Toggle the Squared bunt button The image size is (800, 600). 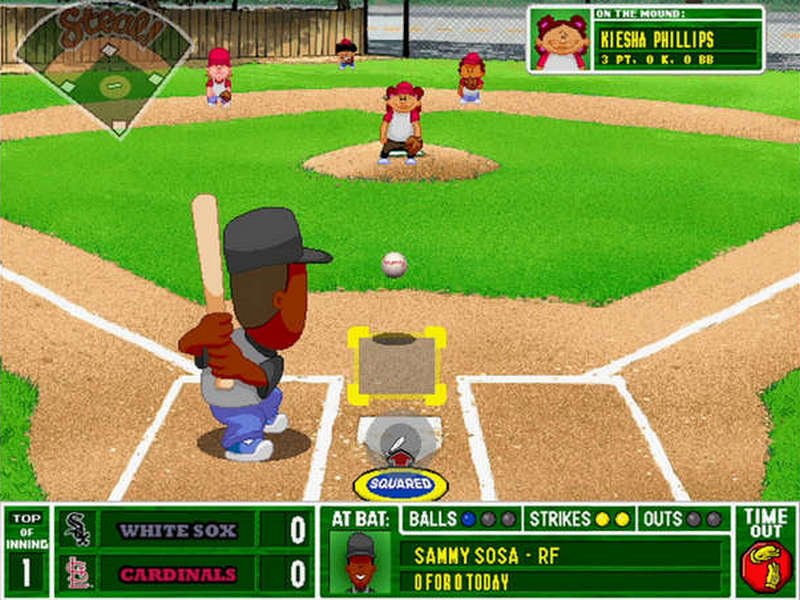point(400,484)
